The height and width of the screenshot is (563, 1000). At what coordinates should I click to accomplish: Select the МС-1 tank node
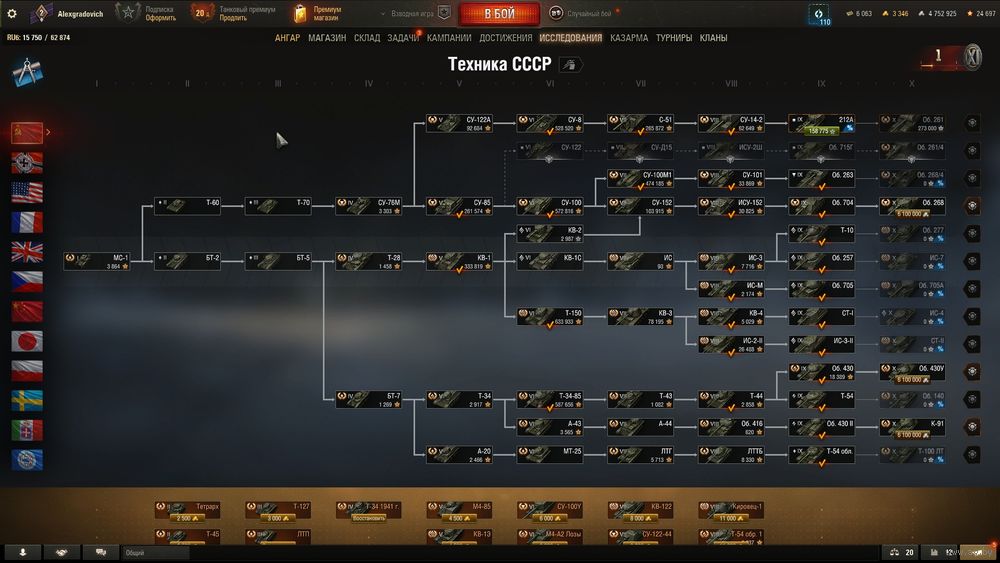97,262
